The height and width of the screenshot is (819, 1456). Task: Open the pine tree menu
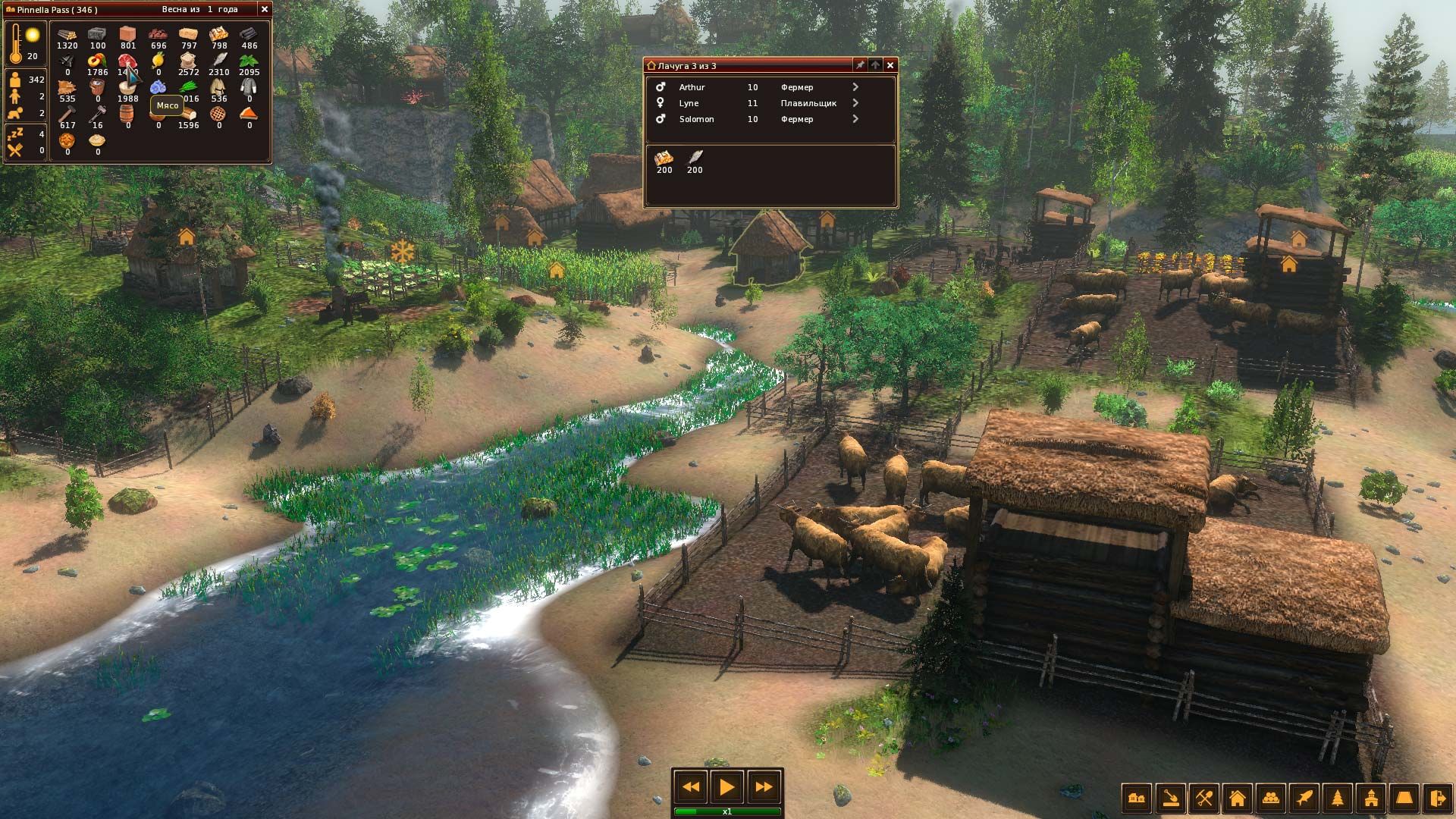[1337, 798]
